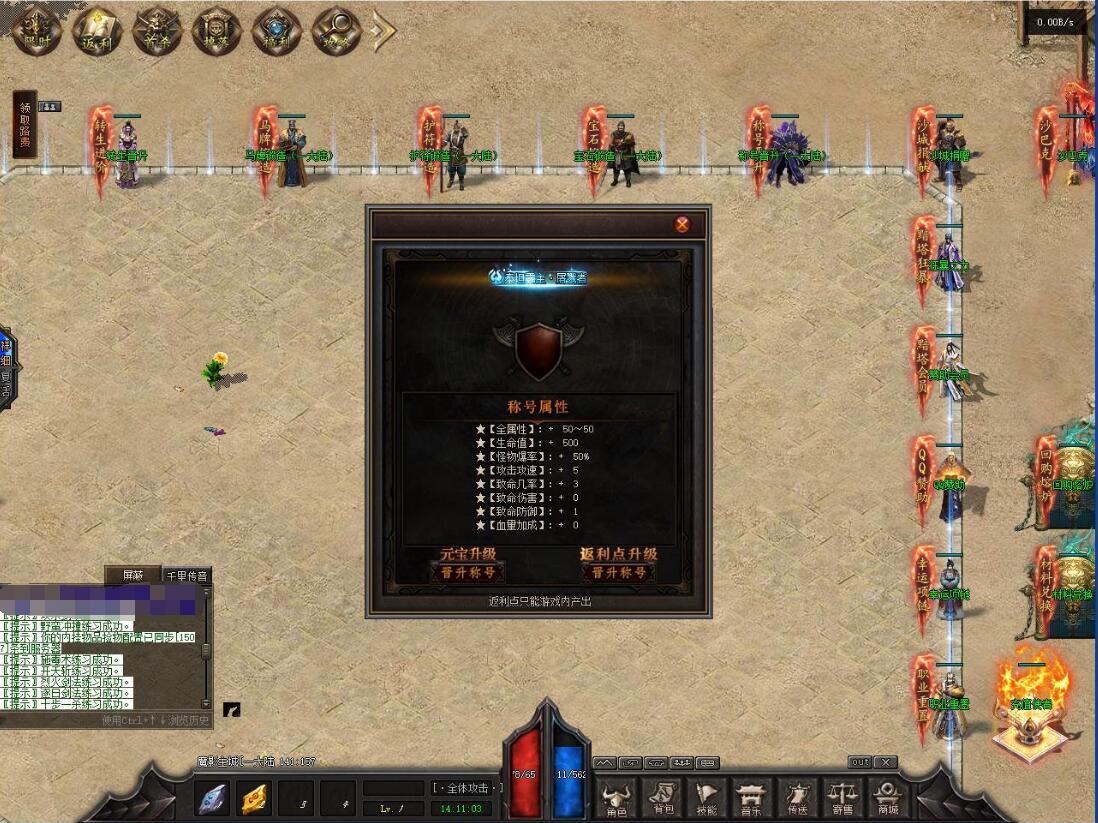Open the 福利 welfare icon
This screenshot has height=823, width=1098.
click(x=277, y=32)
